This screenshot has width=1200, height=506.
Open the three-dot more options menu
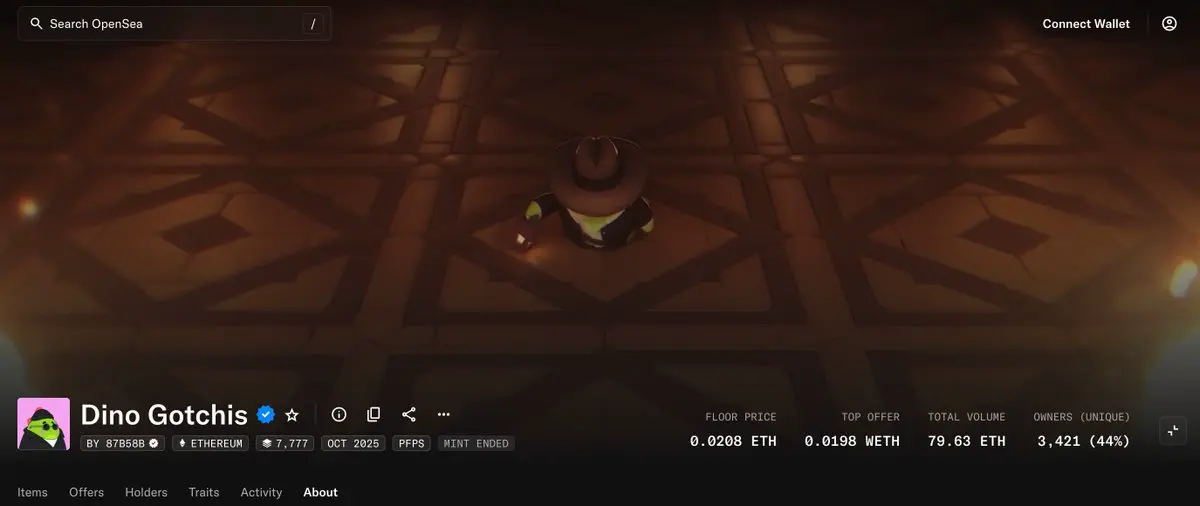(x=444, y=414)
